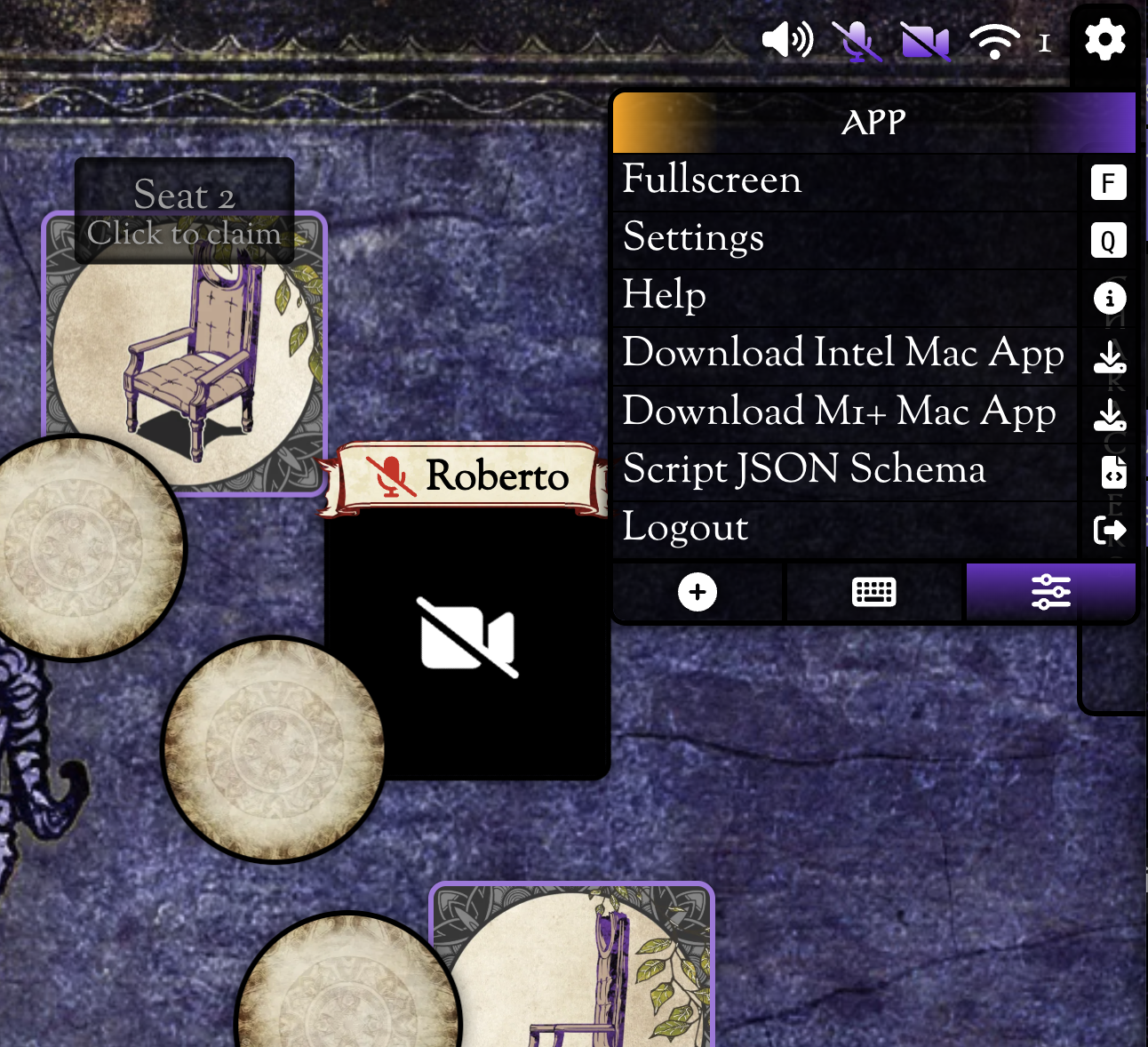
Task: Choose Download Intel Mac App
Action: (x=844, y=355)
